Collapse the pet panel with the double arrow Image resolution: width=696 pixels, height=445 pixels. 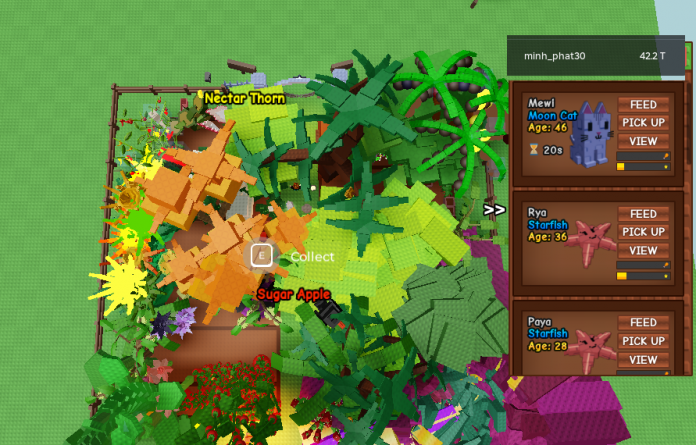(494, 210)
